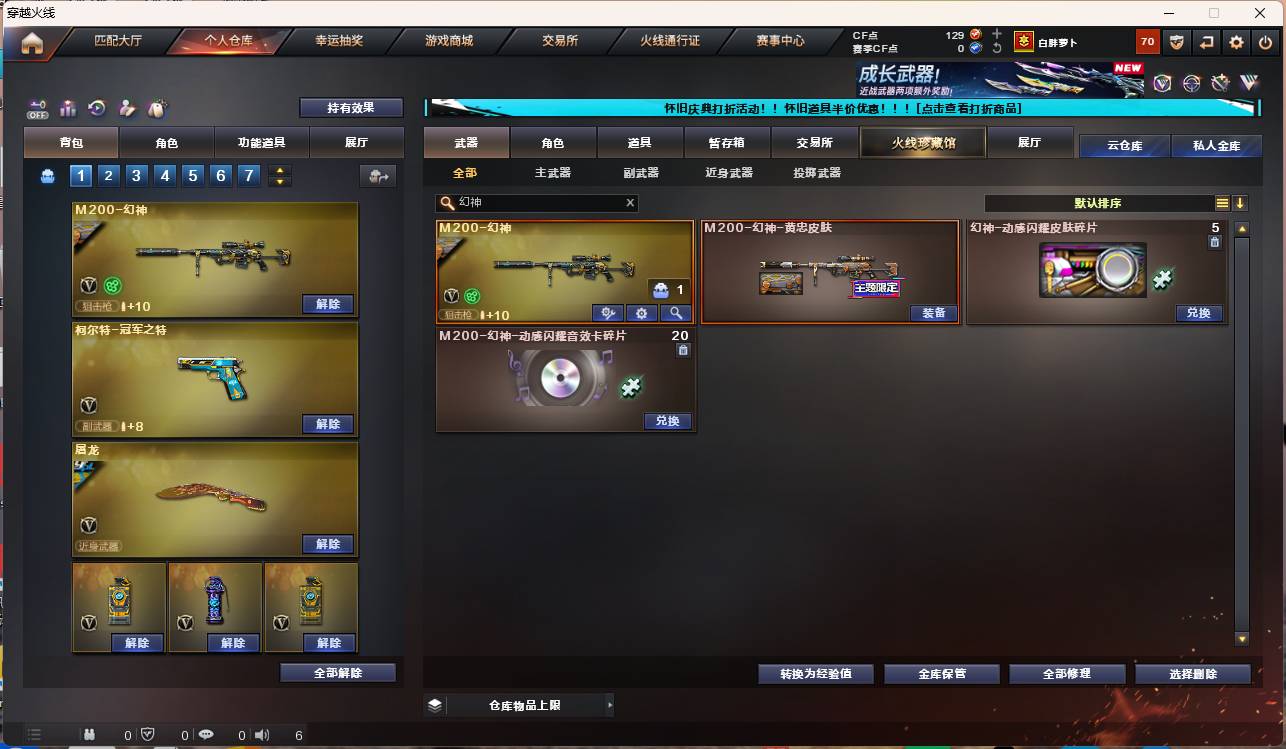Expand the 仓库物品上限 arrow at the bottom
Image resolution: width=1286 pixels, height=749 pixels.
[610, 705]
